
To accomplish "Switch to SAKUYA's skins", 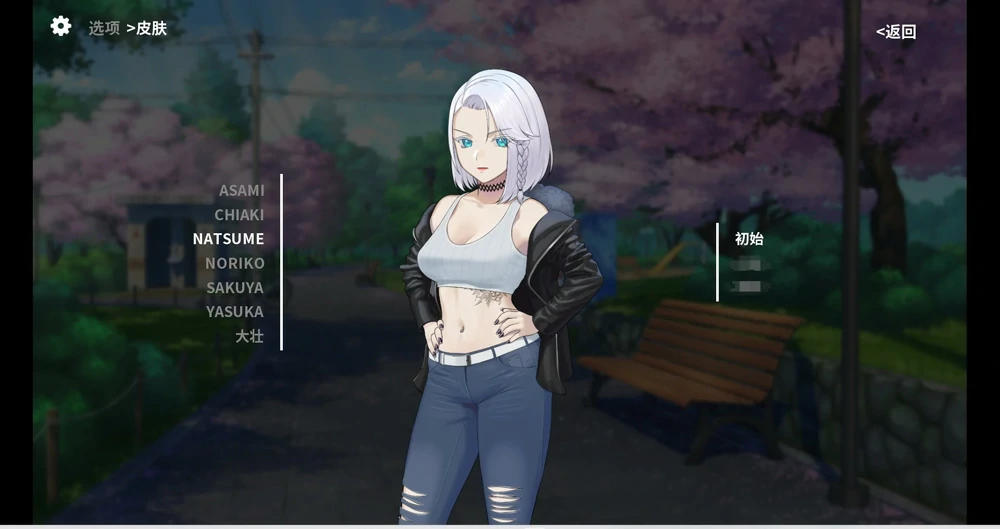I will (x=235, y=287).
